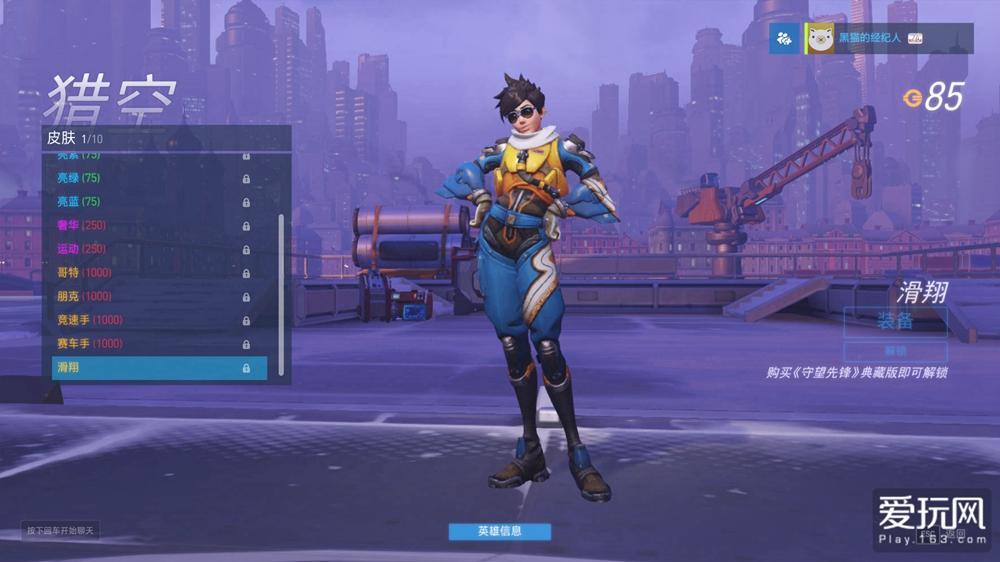Click the chat prompt box
This screenshot has height=562, width=1000.
tap(60, 531)
